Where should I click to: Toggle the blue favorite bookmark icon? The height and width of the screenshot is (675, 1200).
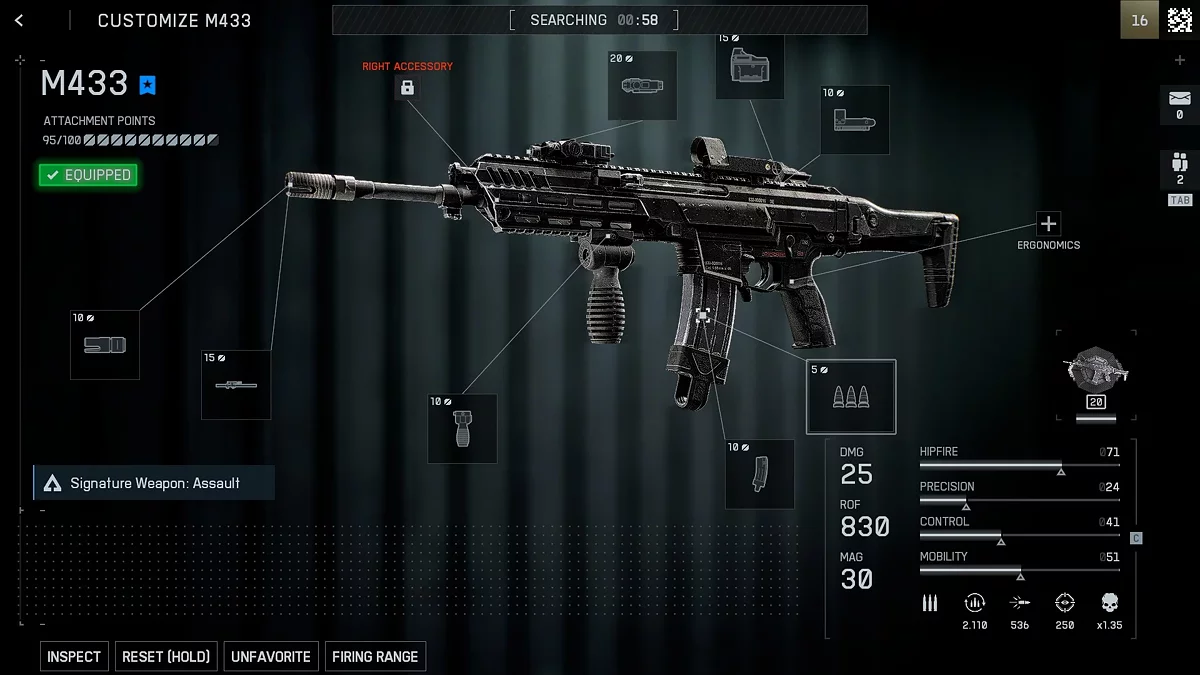[x=148, y=85]
